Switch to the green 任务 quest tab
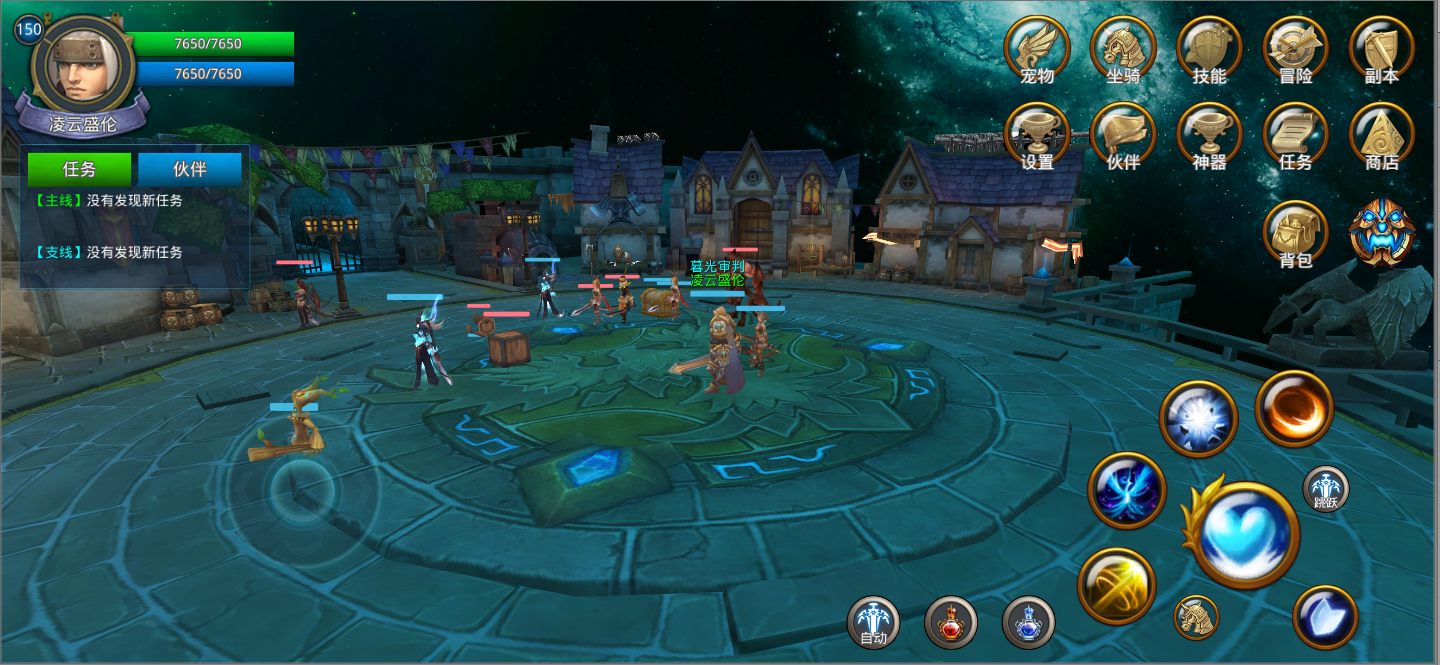The width and height of the screenshot is (1440, 665). (x=79, y=169)
